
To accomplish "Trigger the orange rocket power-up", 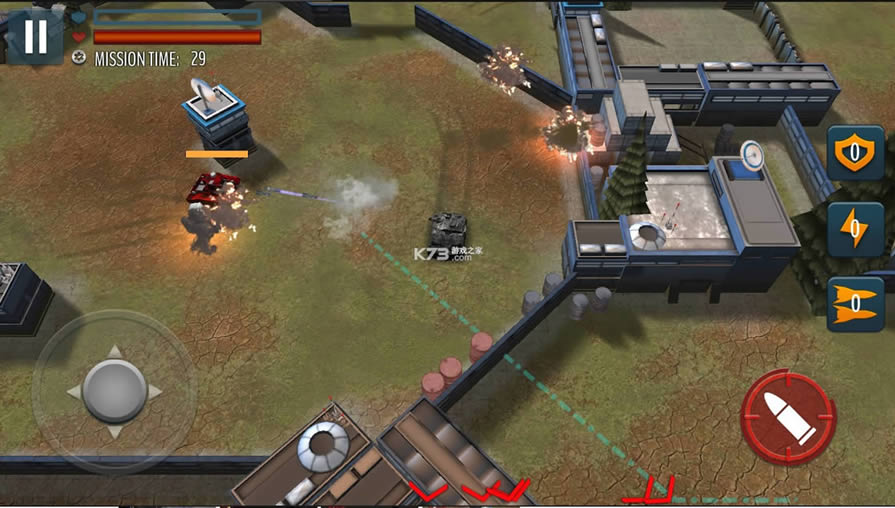I will tap(854, 304).
